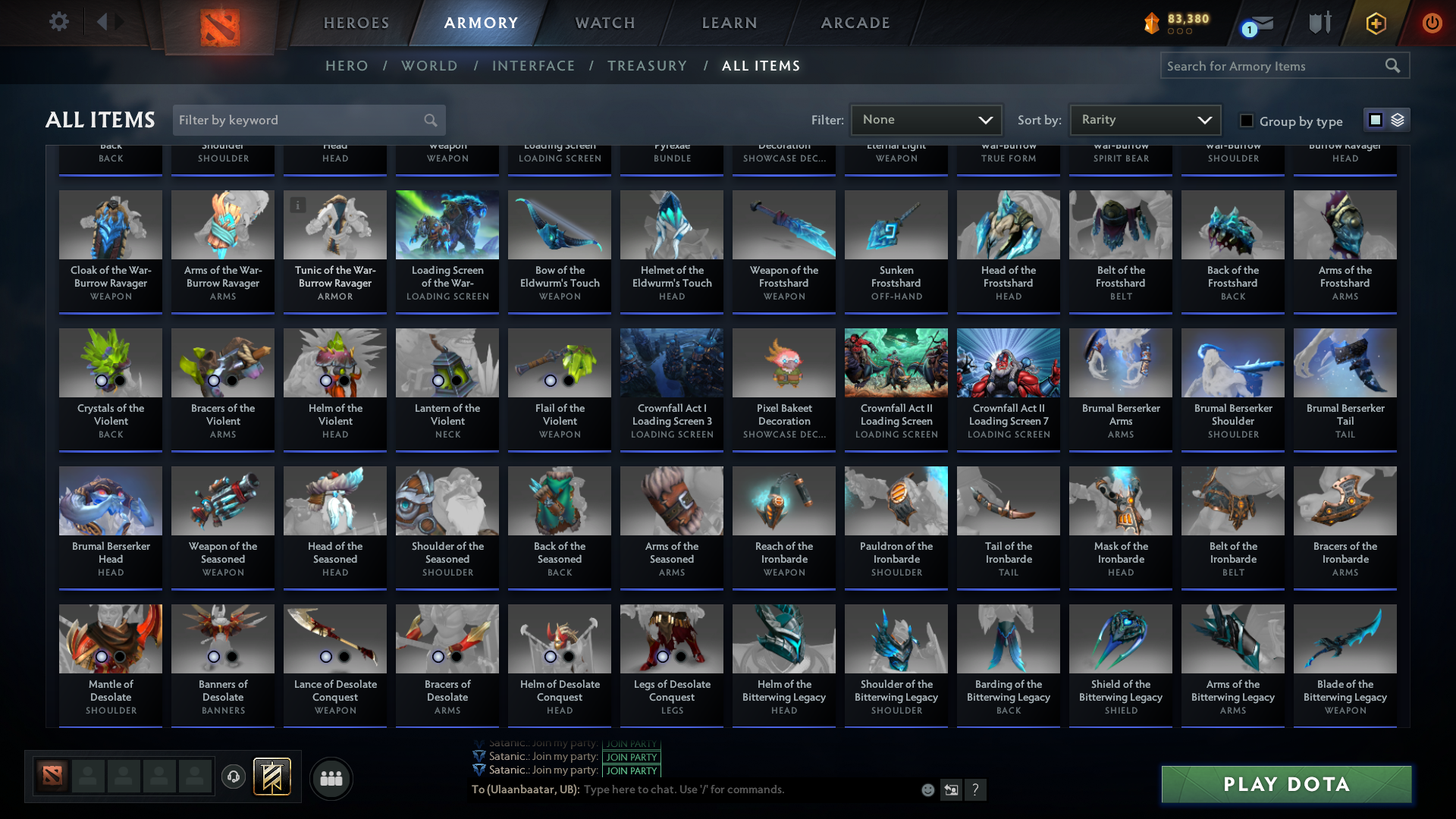Switch to the WATCH tab
1456x819 pixels.
tap(604, 23)
